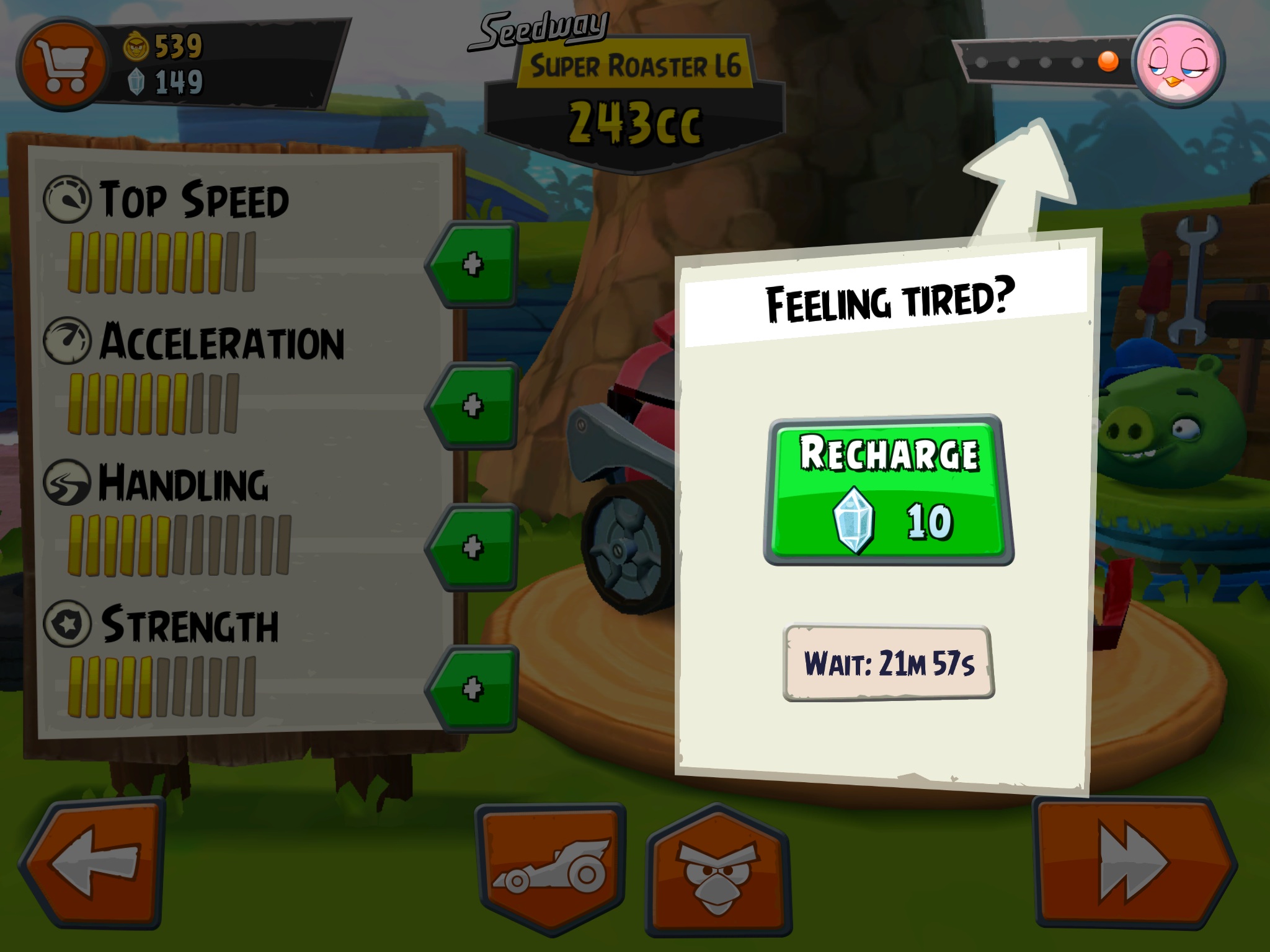Boost Strength with its plus button
1270x952 pixels.
pos(473,689)
